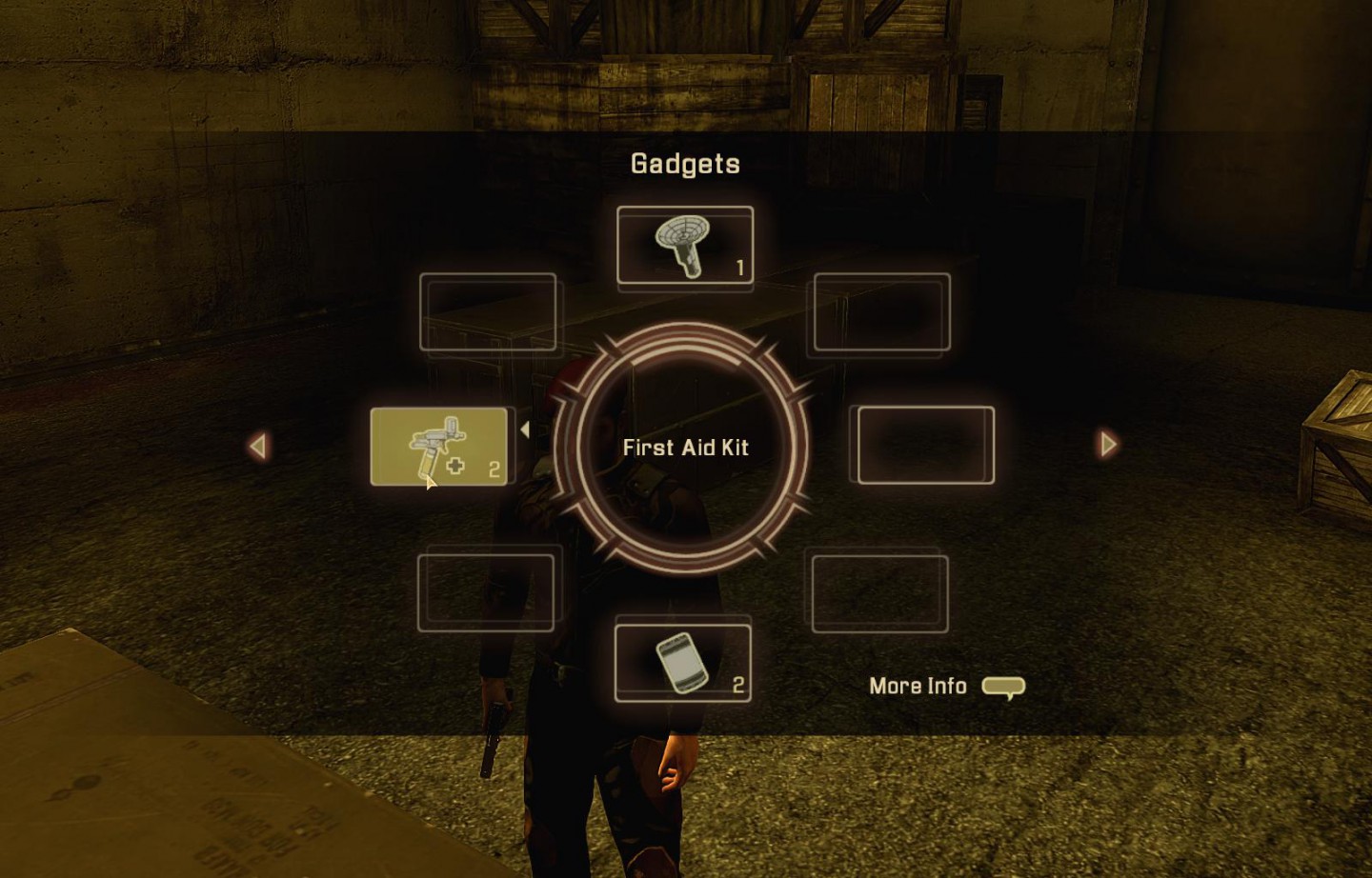Viewport: 1372px width, 878px height.
Task: Click the quantity number on the top gadget slot
Action: 736,269
